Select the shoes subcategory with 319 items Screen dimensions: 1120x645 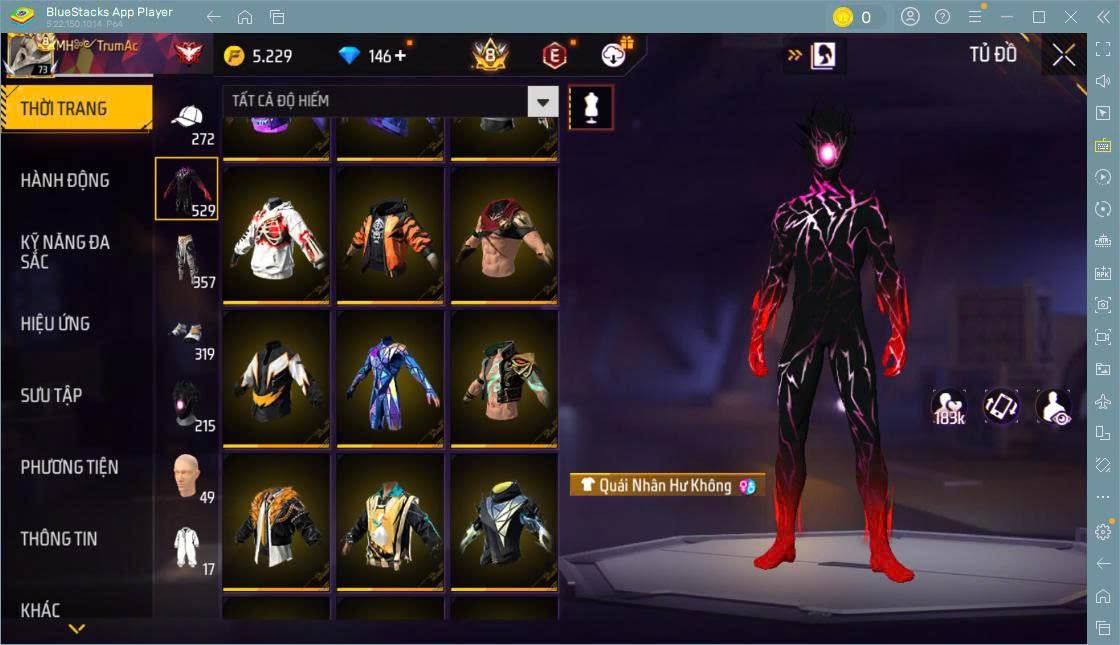[187, 335]
